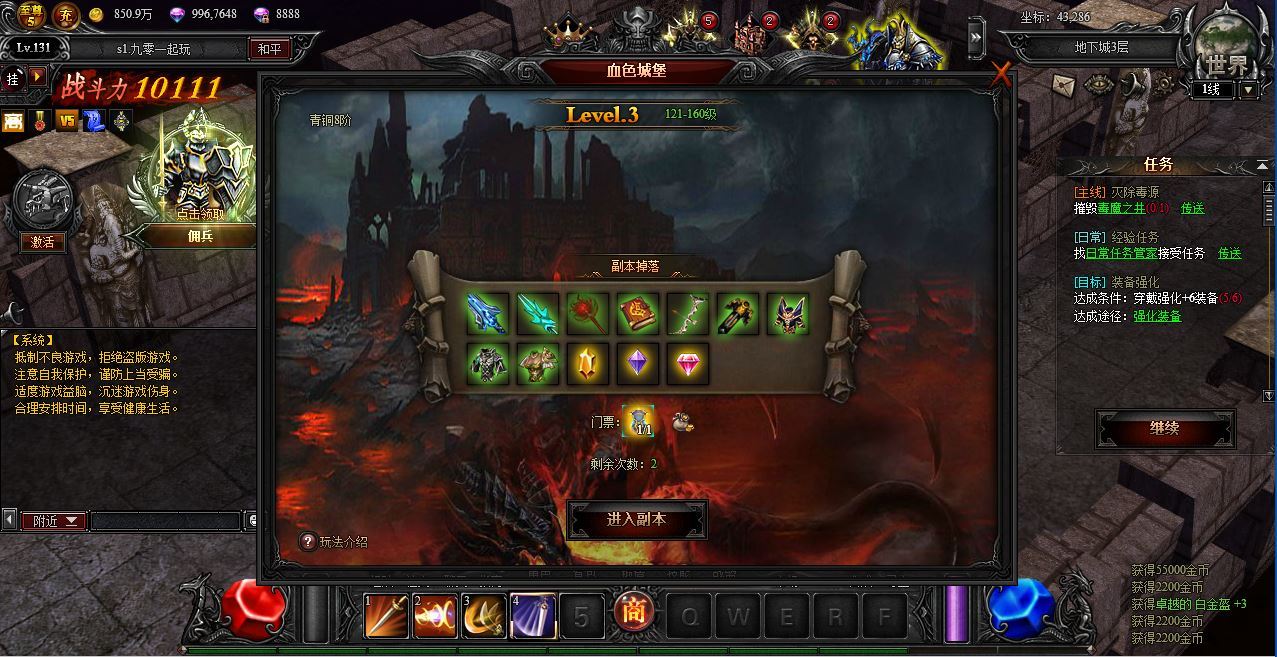Teleport to the 毒魔之井 main quest

point(1192,208)
